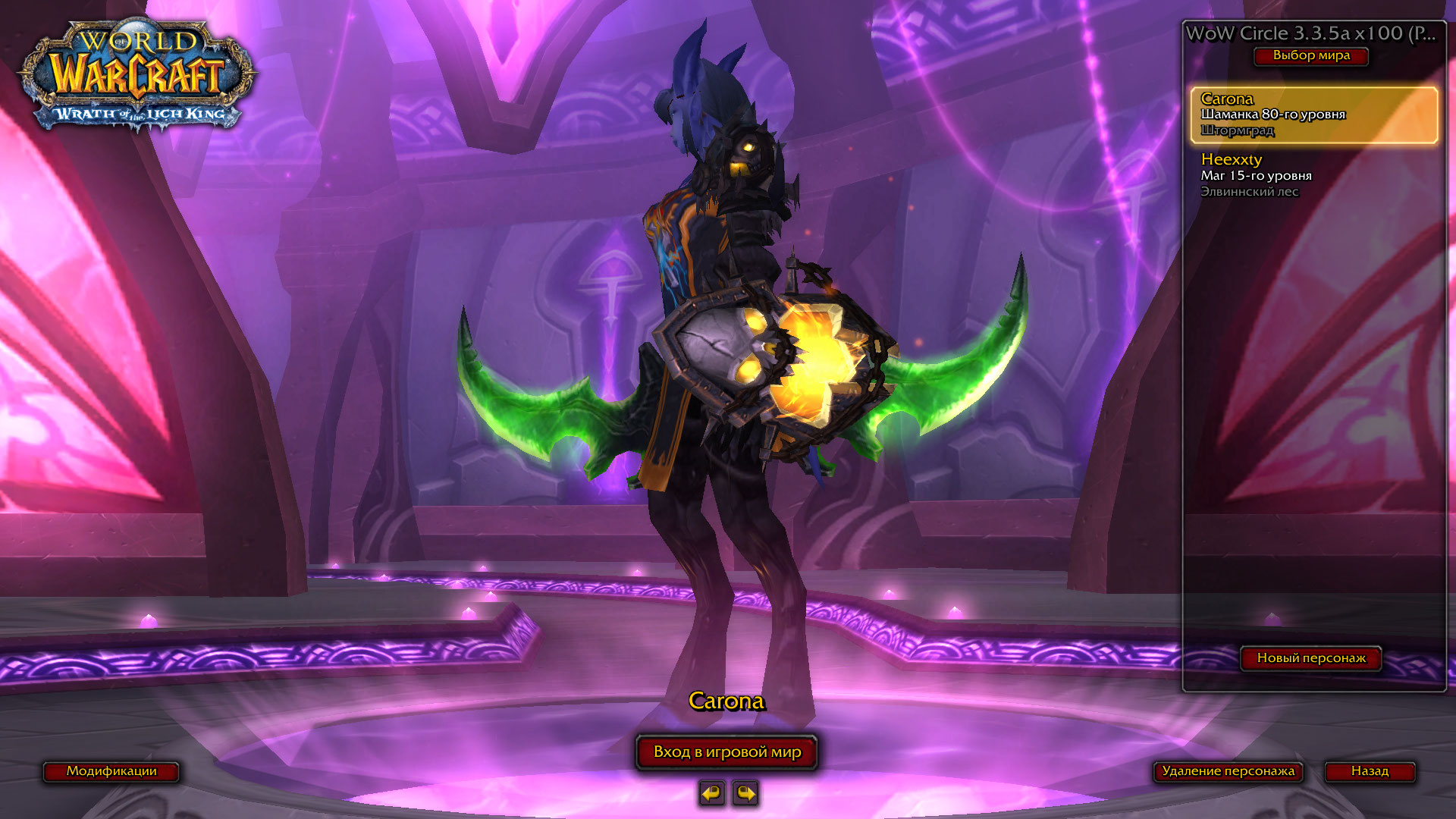Rotate character with the right arrow button

click(x=746, y=793)
